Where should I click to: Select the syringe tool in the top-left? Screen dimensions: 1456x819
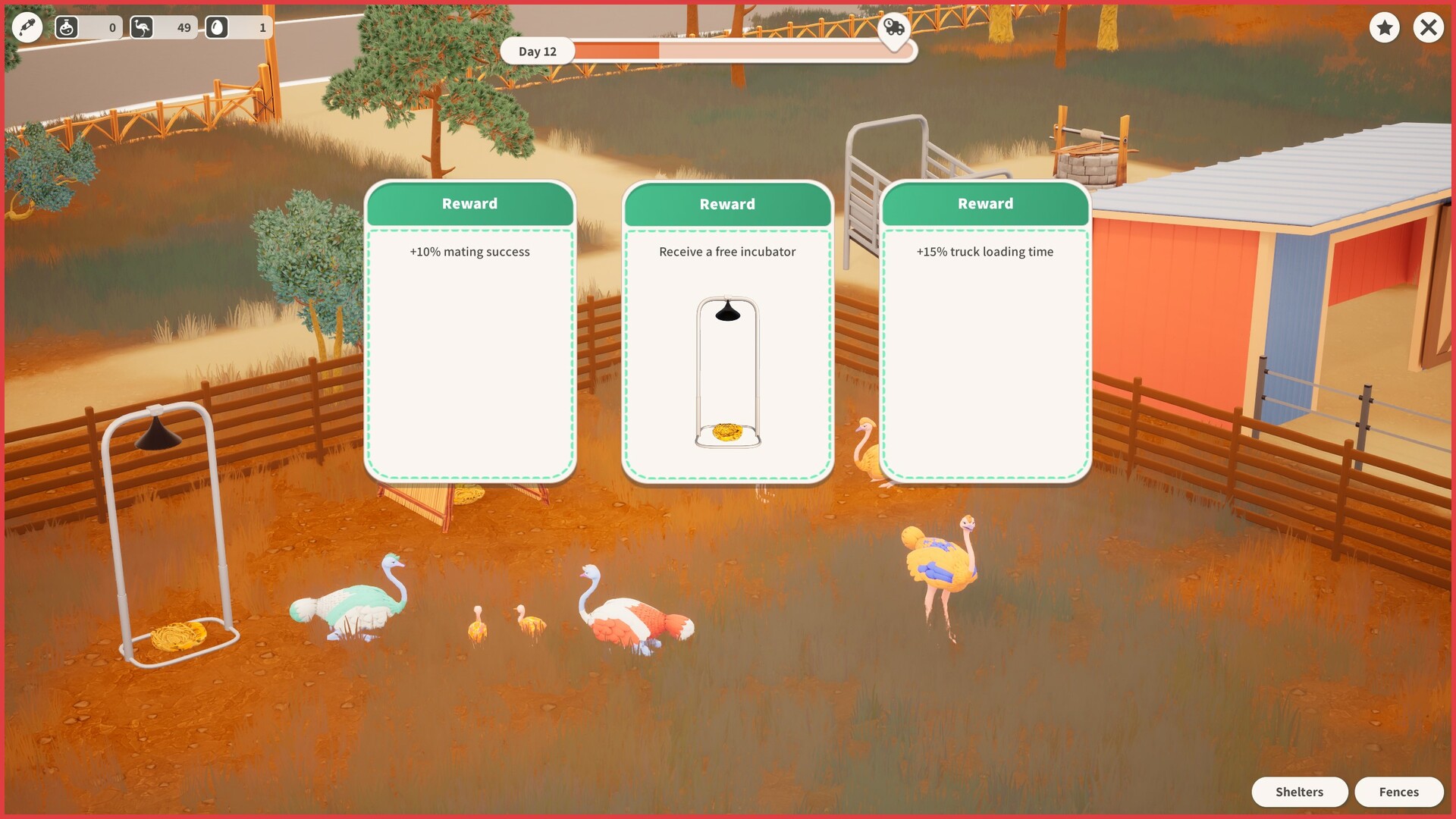[x=27, y=27]
